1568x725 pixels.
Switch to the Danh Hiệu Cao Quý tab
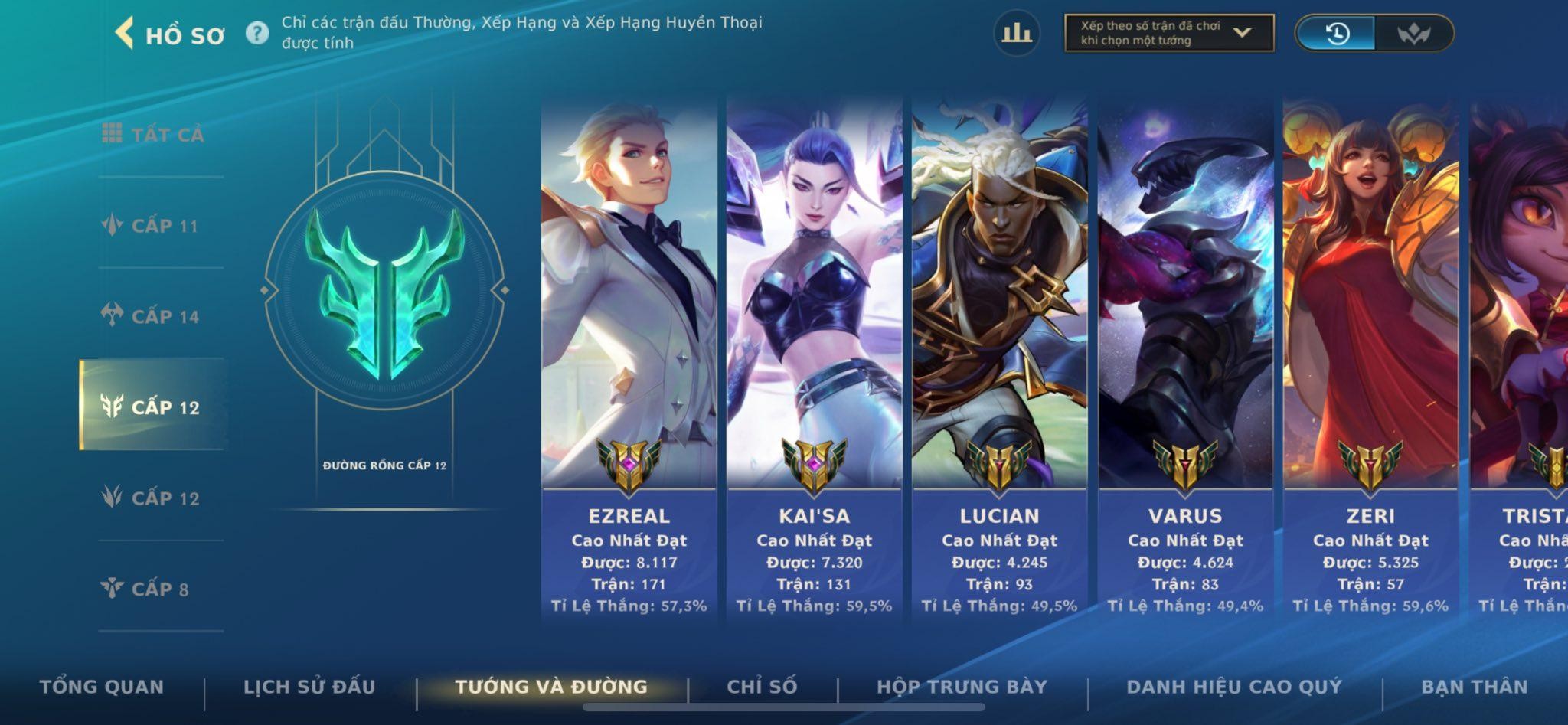(1234, 687)
